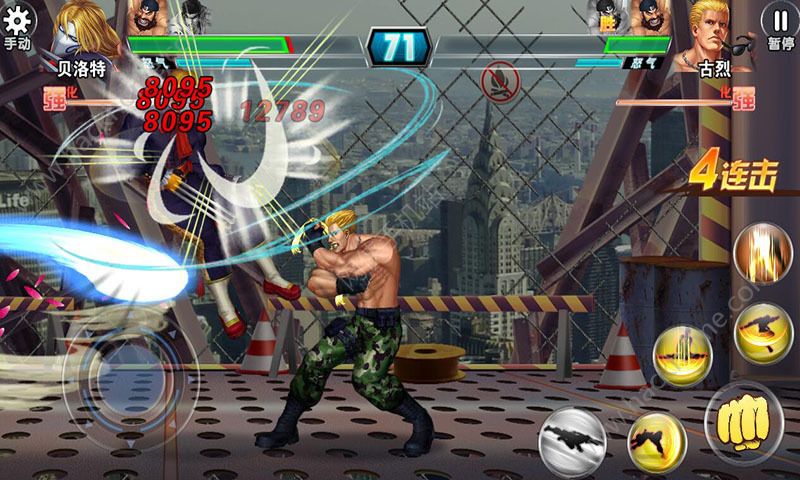Tap the 古烈 fighter portrait
Image resolution: width=800 pixels, height=480 pixels.
click(716, 28)
